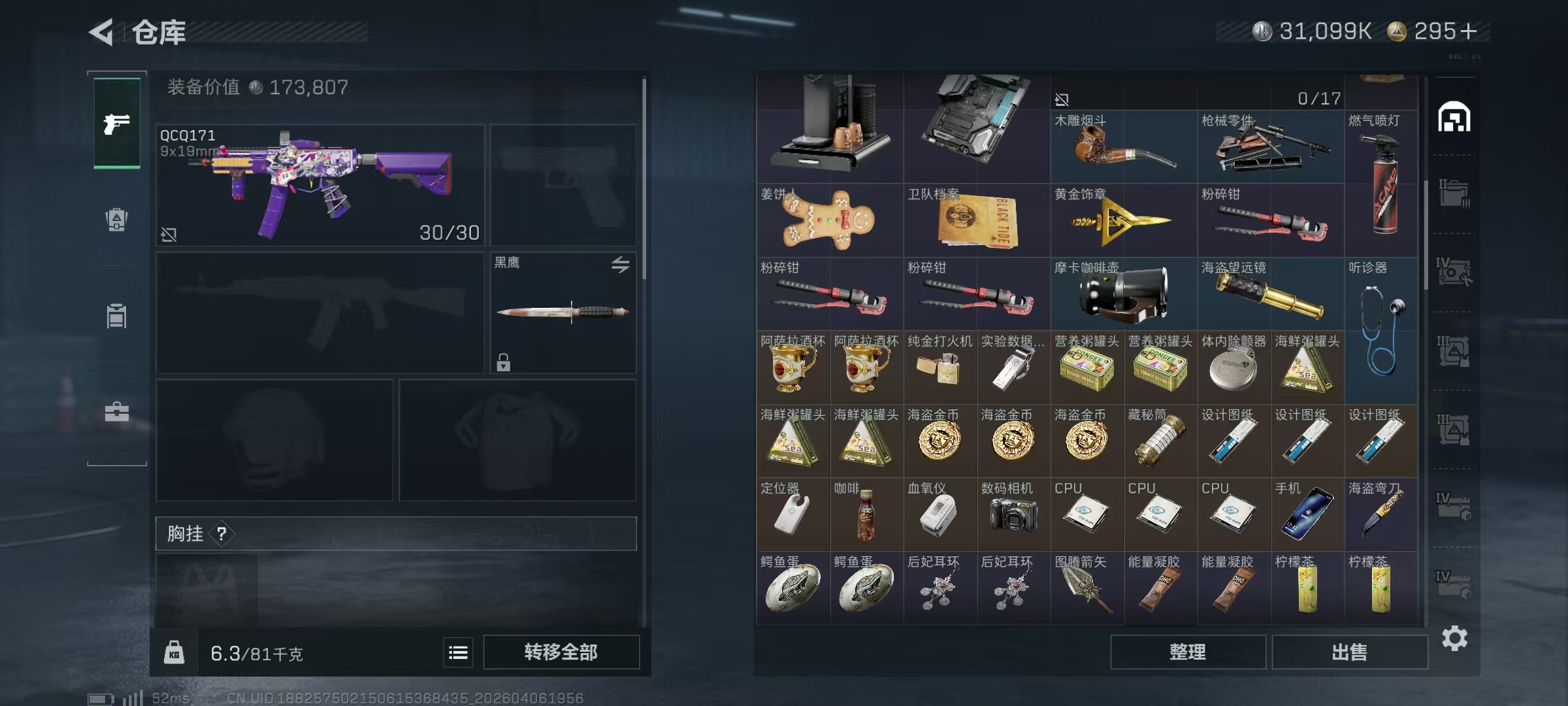
Task: Select the 摩卡咖啡壶 moka pot item
Action: tap(1123, 294)
